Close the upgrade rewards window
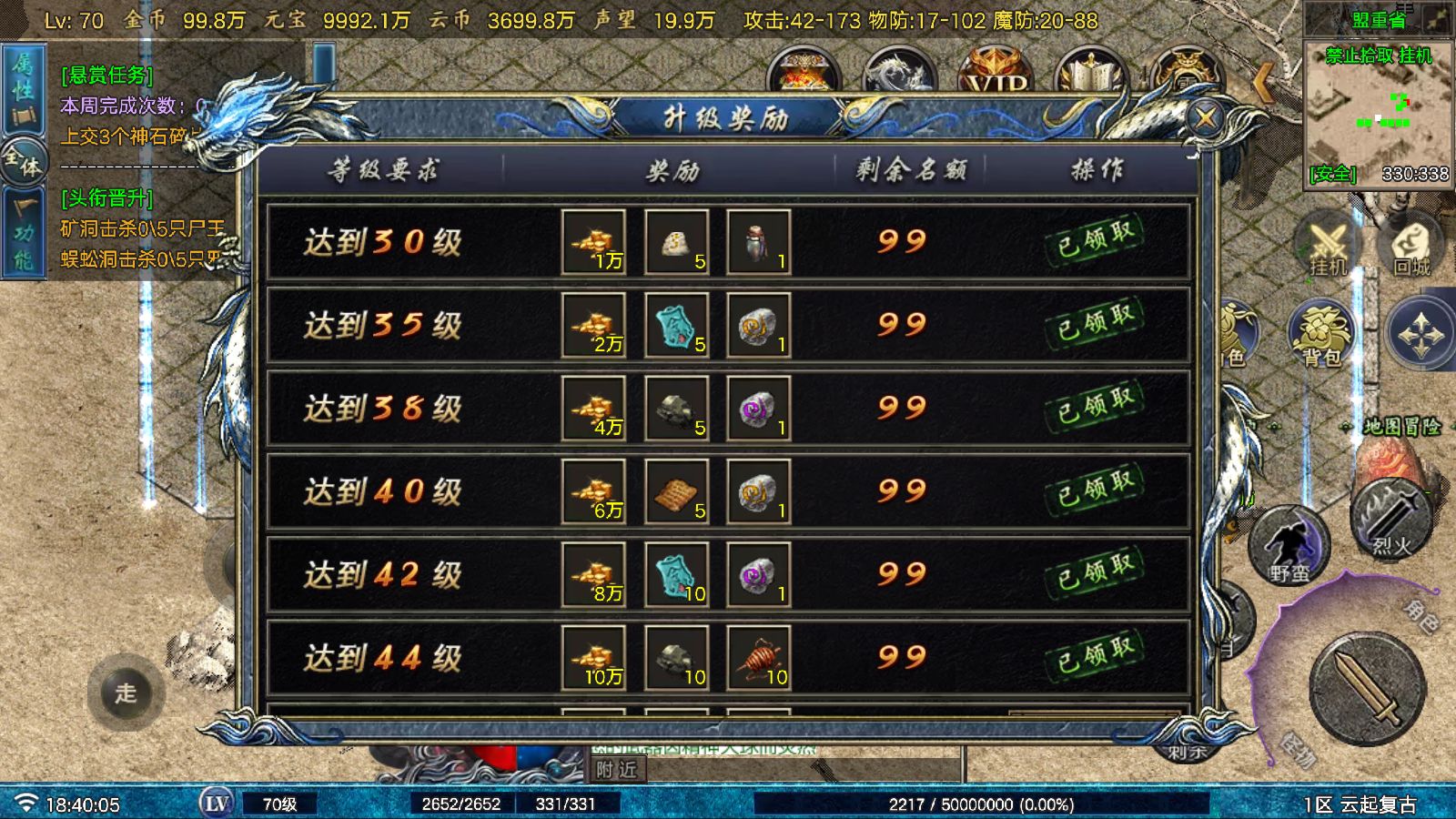 (x=1206, y=117)
